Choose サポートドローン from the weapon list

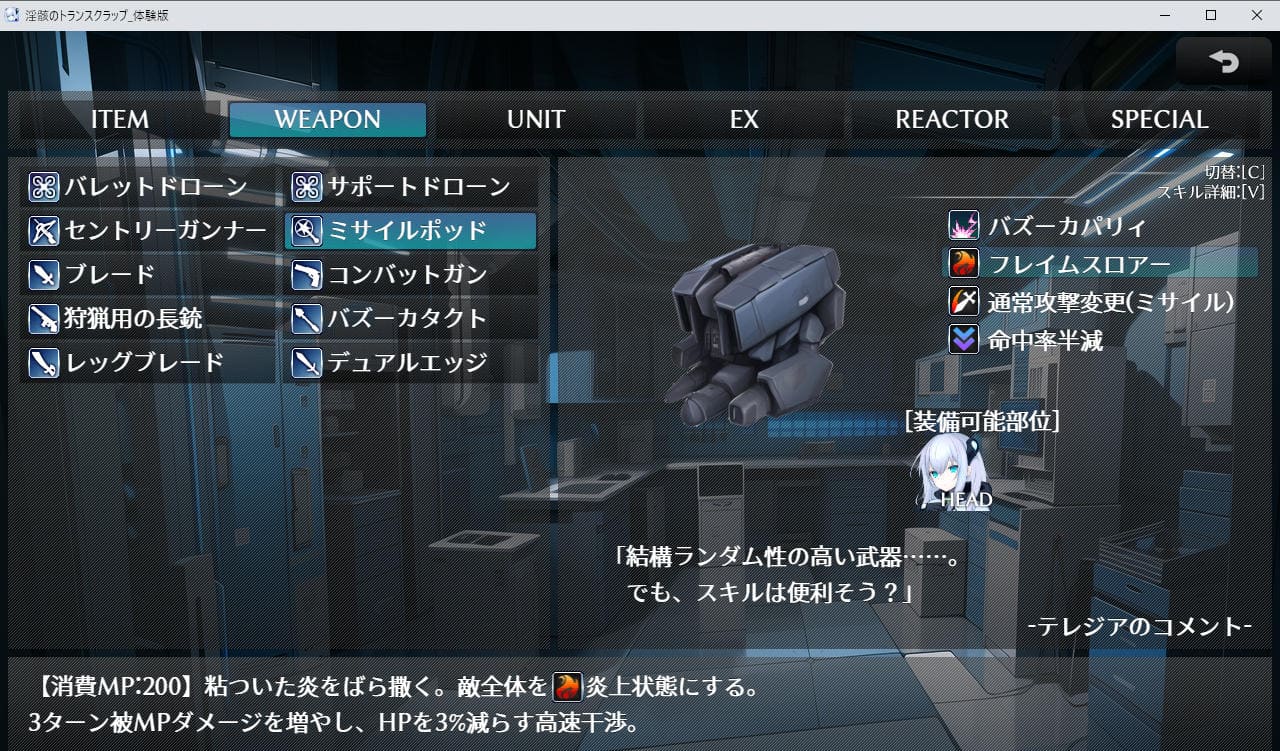[x=411, y=187]
